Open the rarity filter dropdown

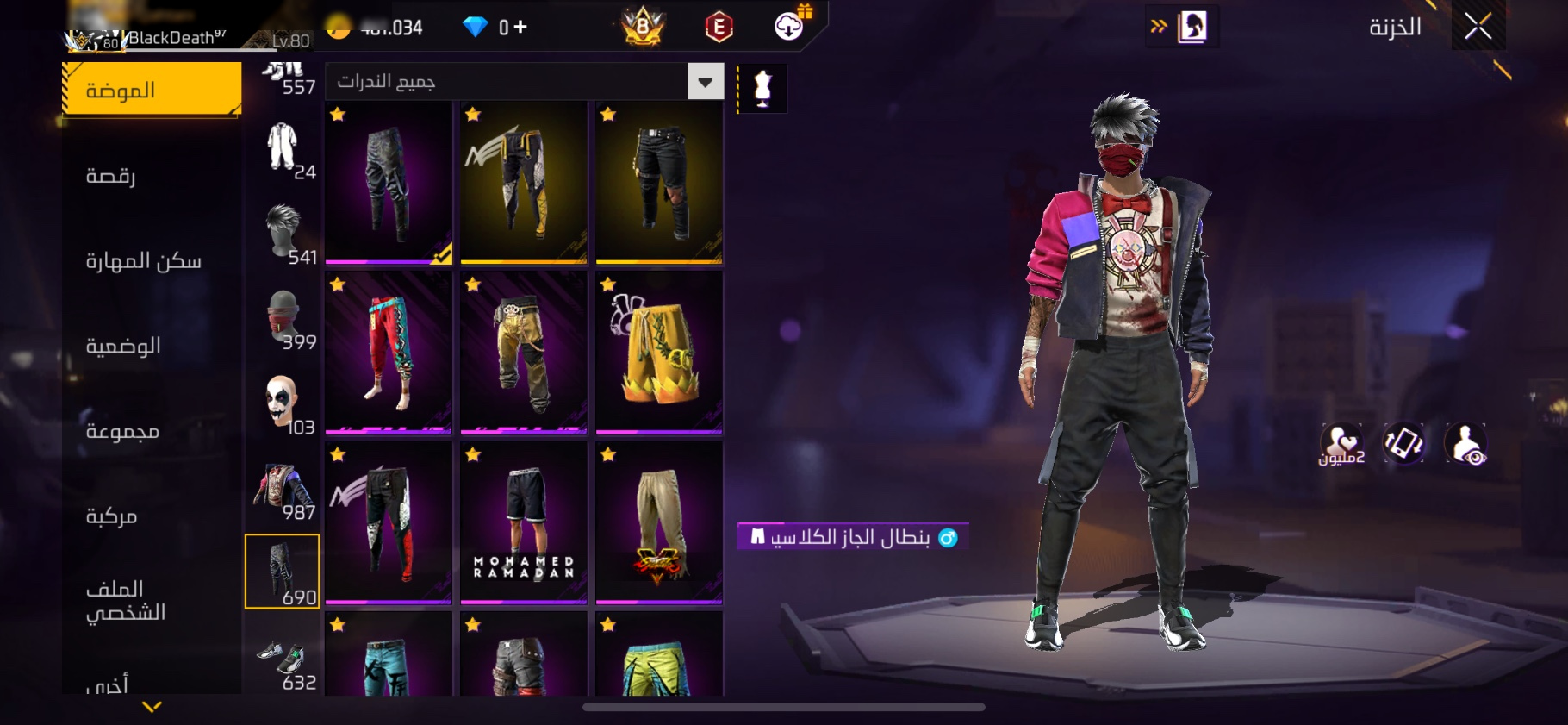tap(705, 82)
